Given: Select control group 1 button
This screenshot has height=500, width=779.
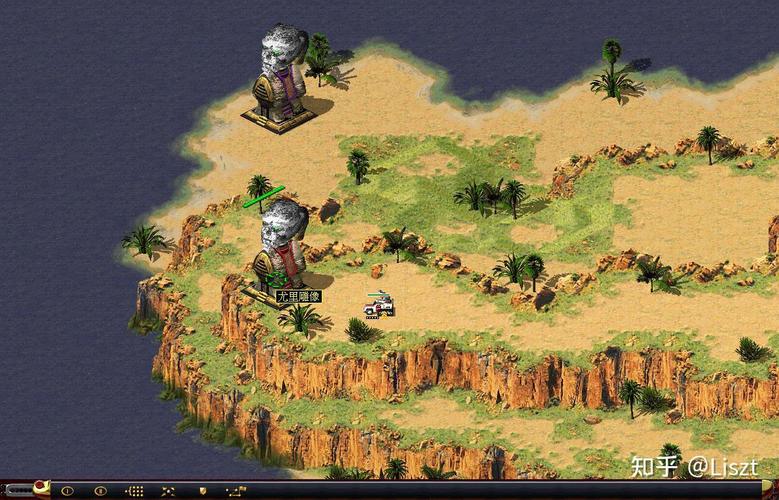Looking at the screenshot, I should [x=68, y=491].
